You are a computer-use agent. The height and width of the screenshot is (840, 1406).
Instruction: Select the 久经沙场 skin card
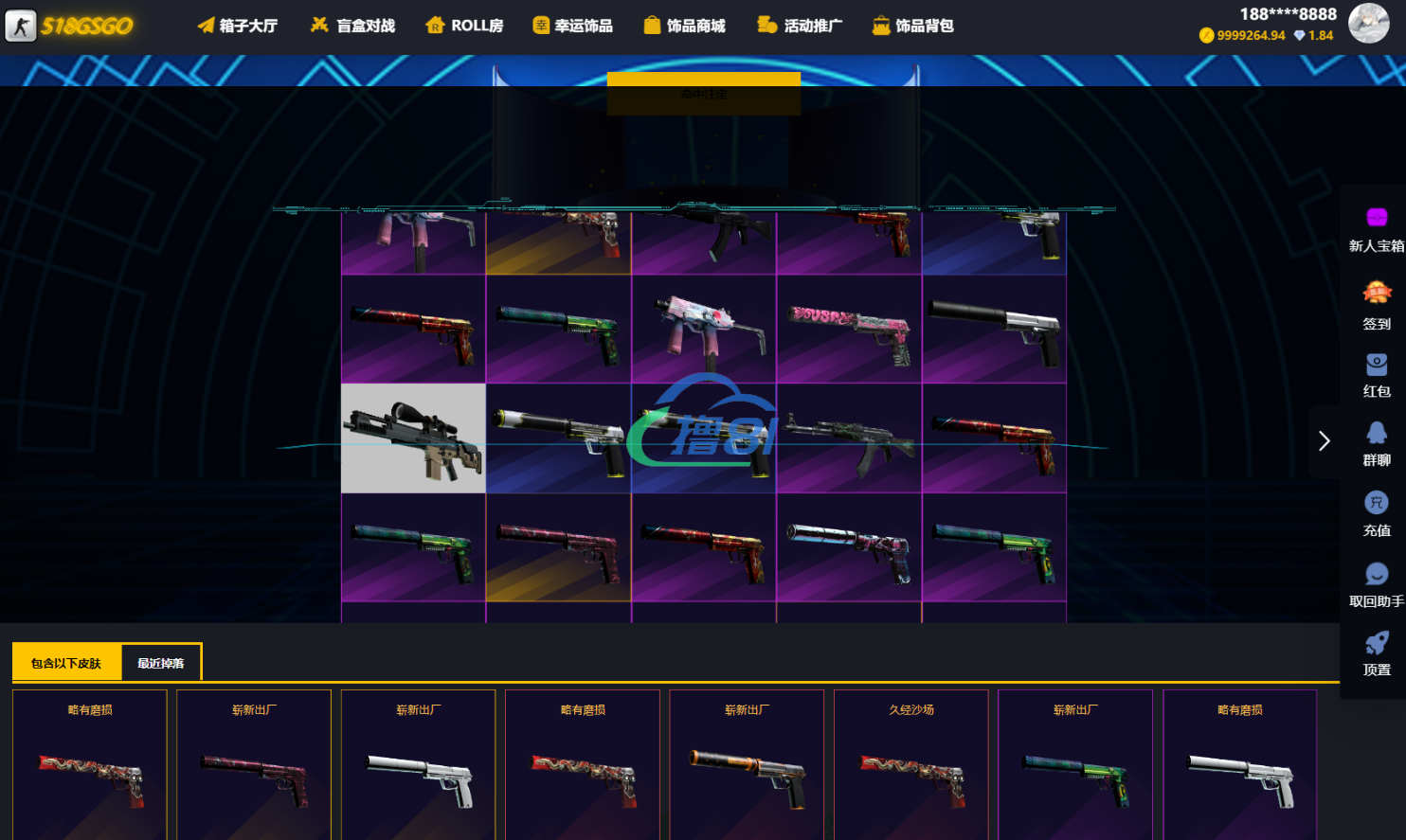pyautogui.click(x=910, y=764)
